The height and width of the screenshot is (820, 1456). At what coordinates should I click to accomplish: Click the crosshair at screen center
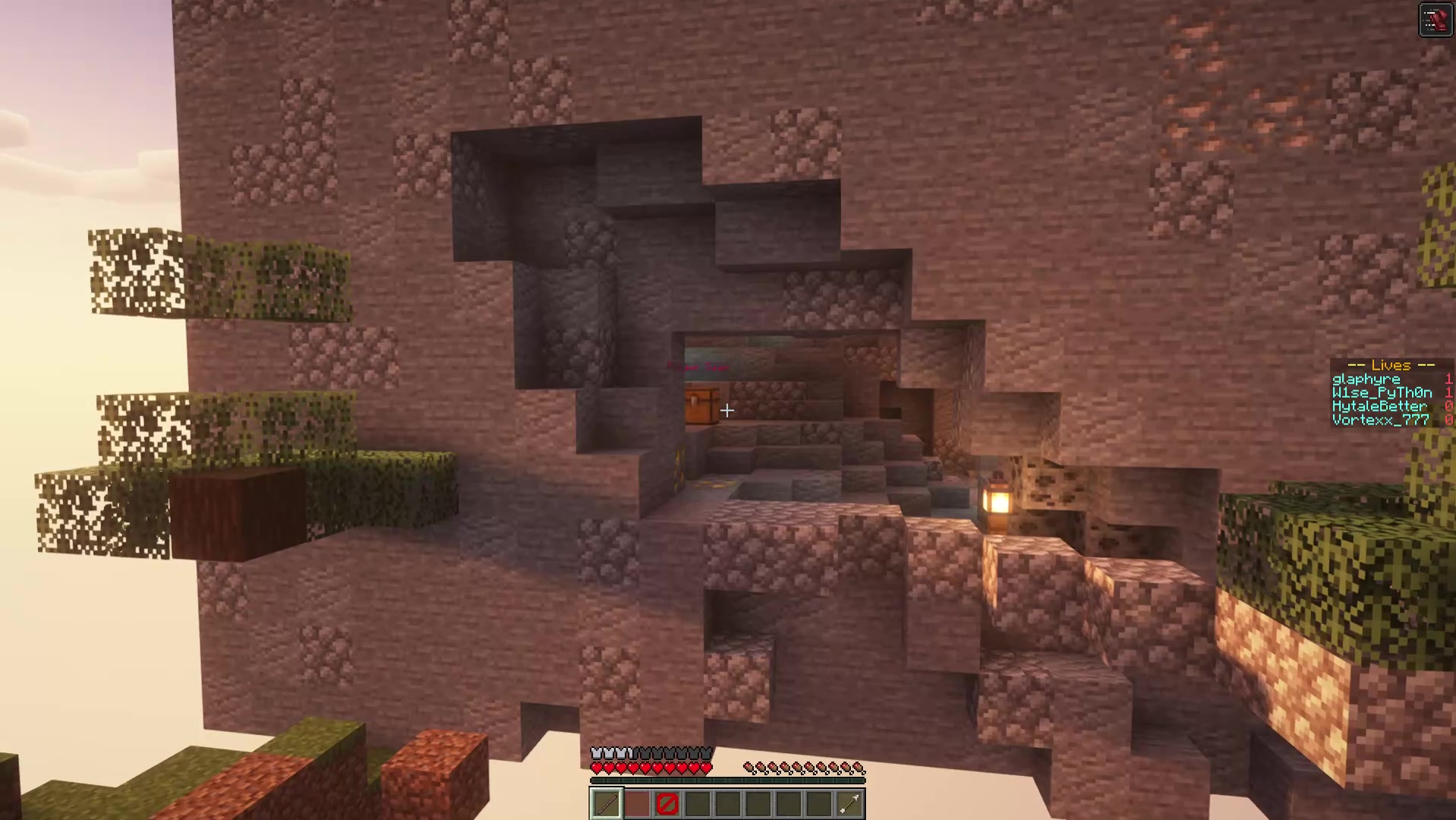coord(726,410)
